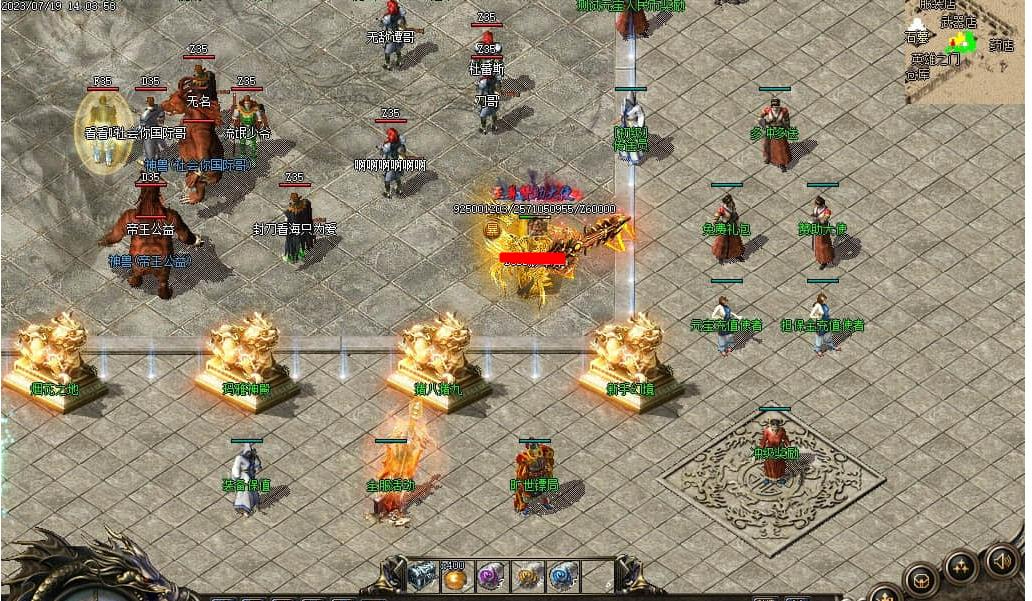
Task: Choose the 英雄之门 label on the minimap
Action: 934,59
